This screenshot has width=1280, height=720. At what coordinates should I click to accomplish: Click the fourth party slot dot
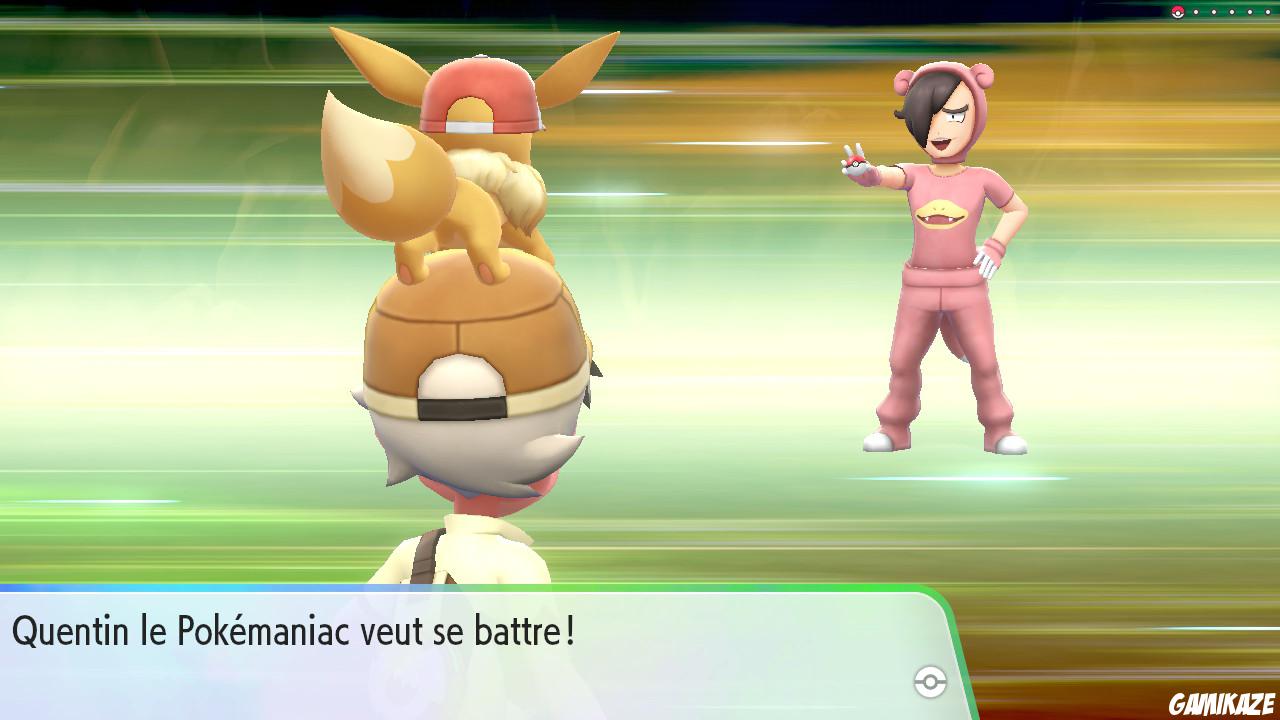click(x=1250, y=12)
